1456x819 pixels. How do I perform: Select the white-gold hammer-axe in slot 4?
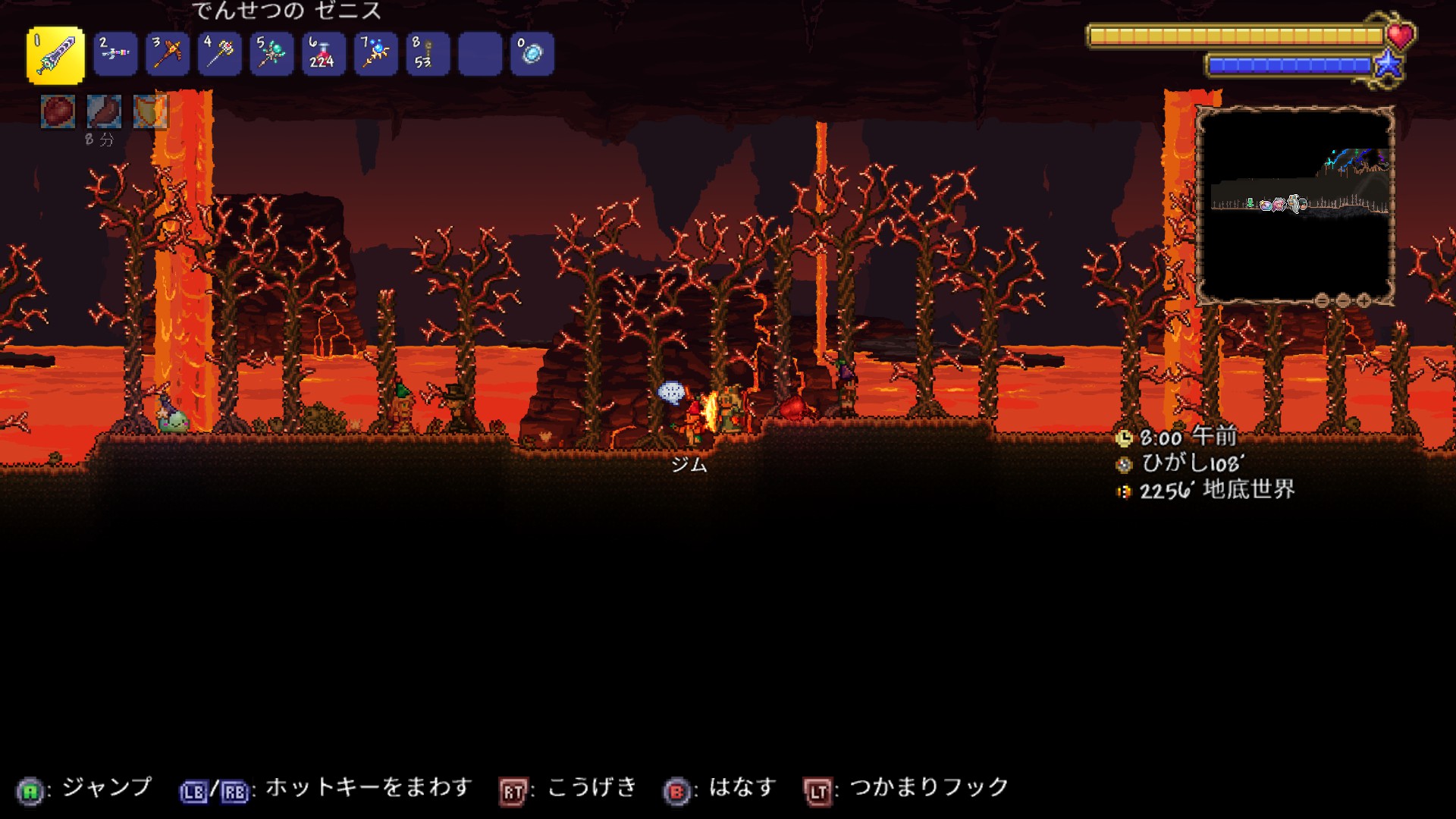pyautogui.click(x=220, y=54)
